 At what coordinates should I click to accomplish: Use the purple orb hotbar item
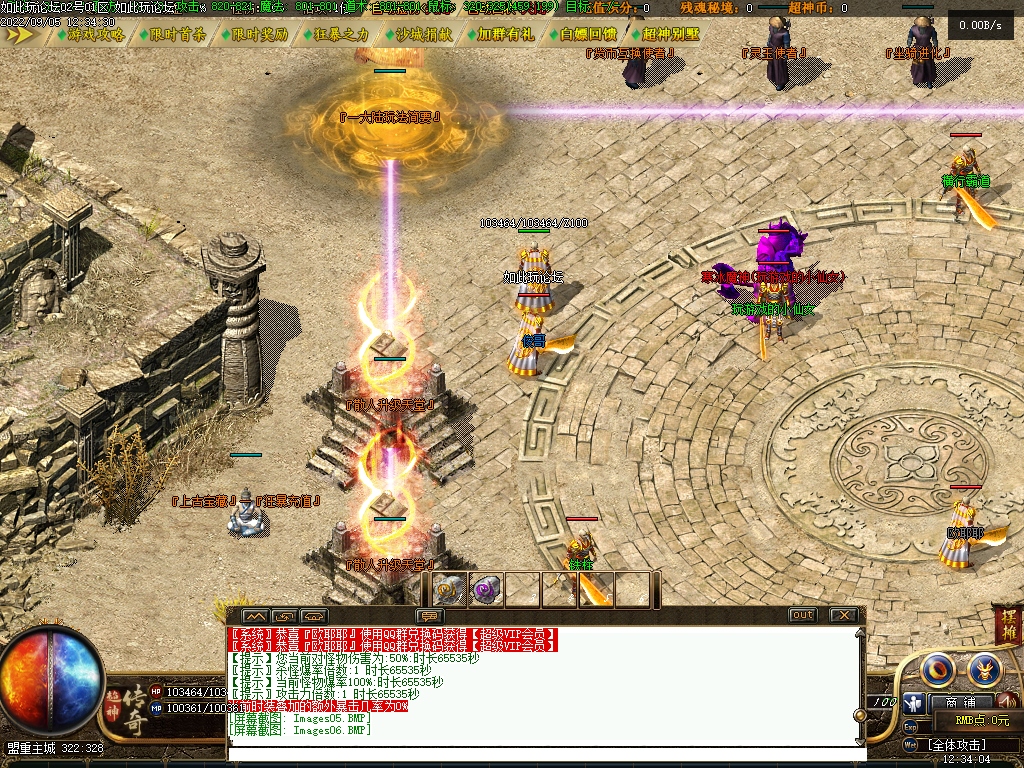pos(486,590)
